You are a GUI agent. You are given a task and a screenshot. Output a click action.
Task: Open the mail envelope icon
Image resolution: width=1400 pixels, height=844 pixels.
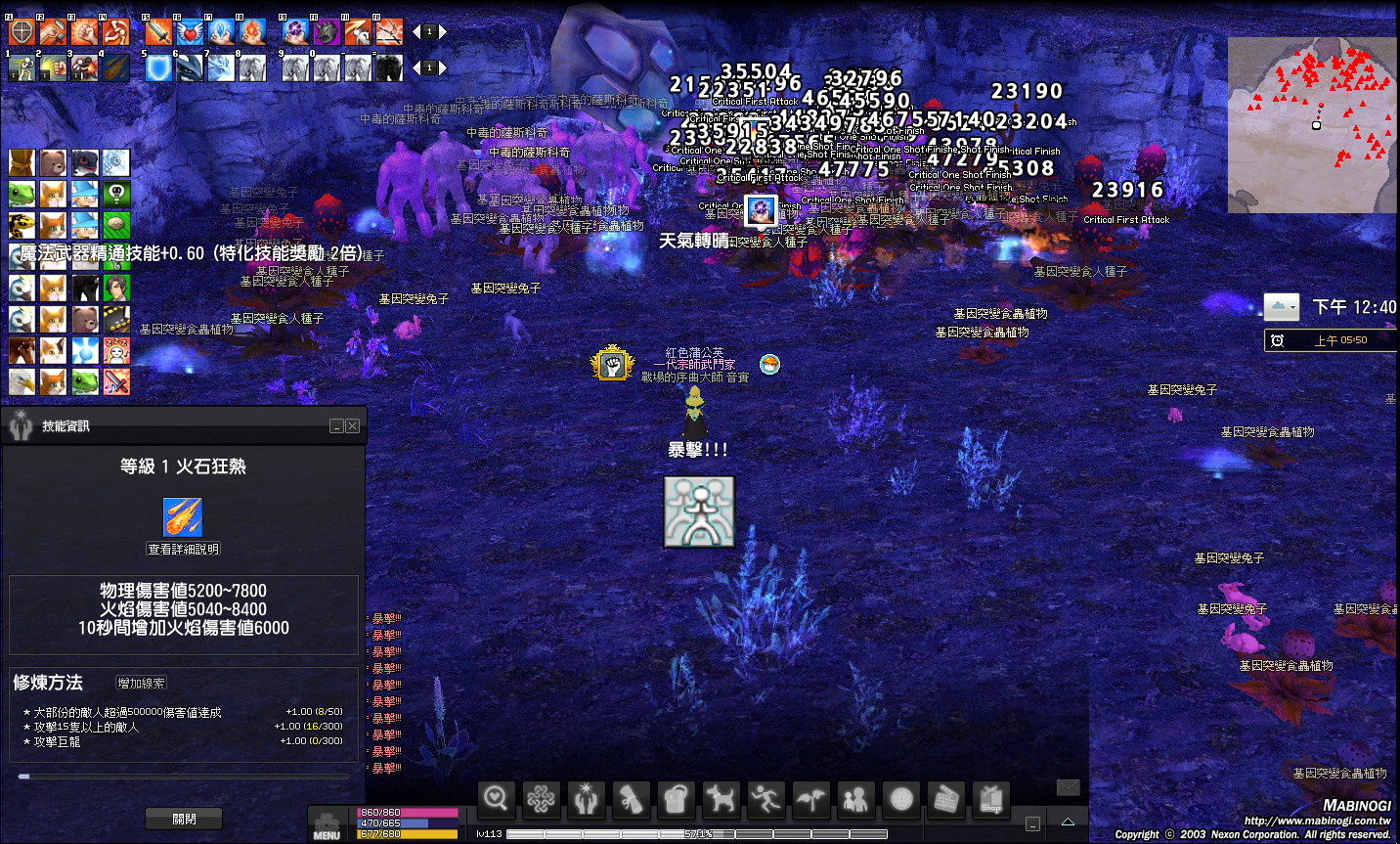(1069, 787)
